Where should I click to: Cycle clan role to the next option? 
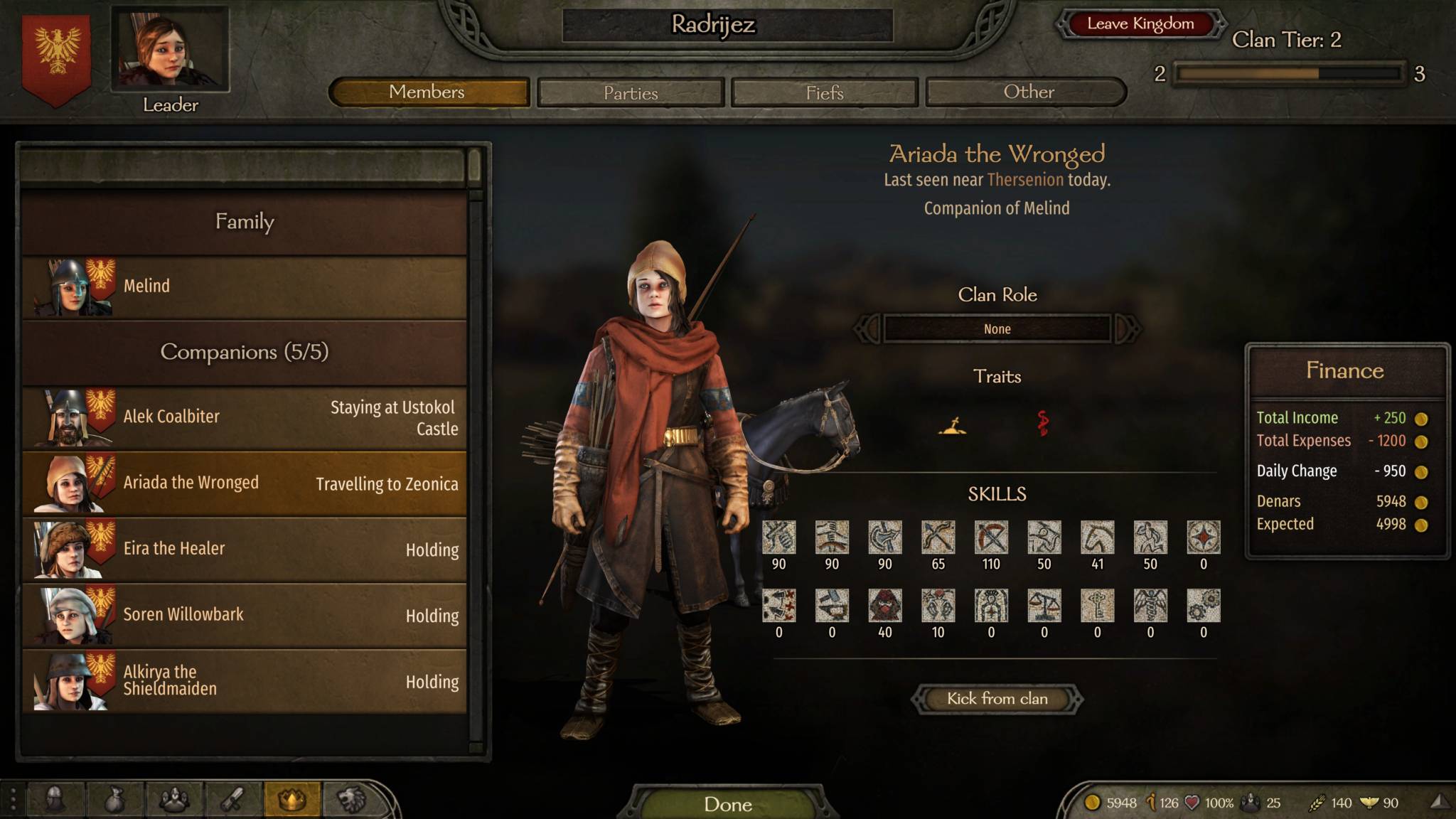pos(1127,329)
